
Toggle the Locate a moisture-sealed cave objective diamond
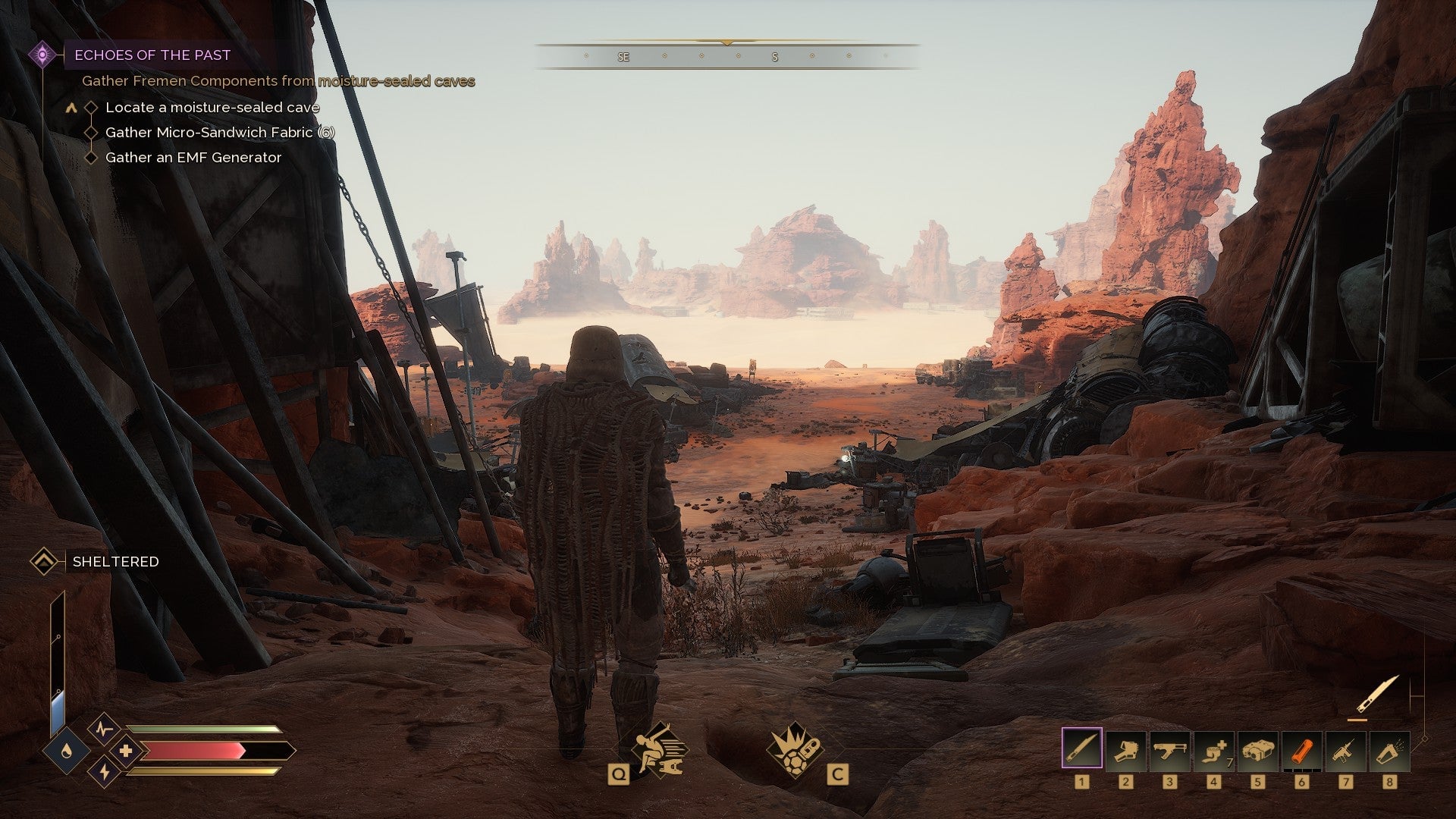click(x=92, y=107)
